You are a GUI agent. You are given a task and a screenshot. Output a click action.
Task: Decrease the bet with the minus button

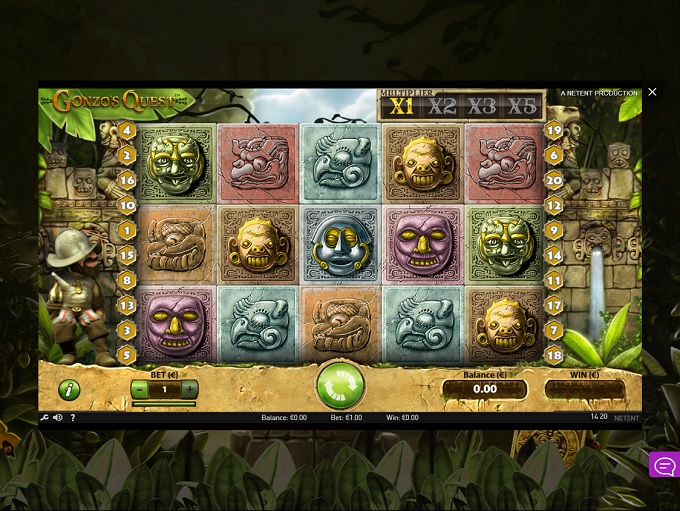[x=140, y=389]
